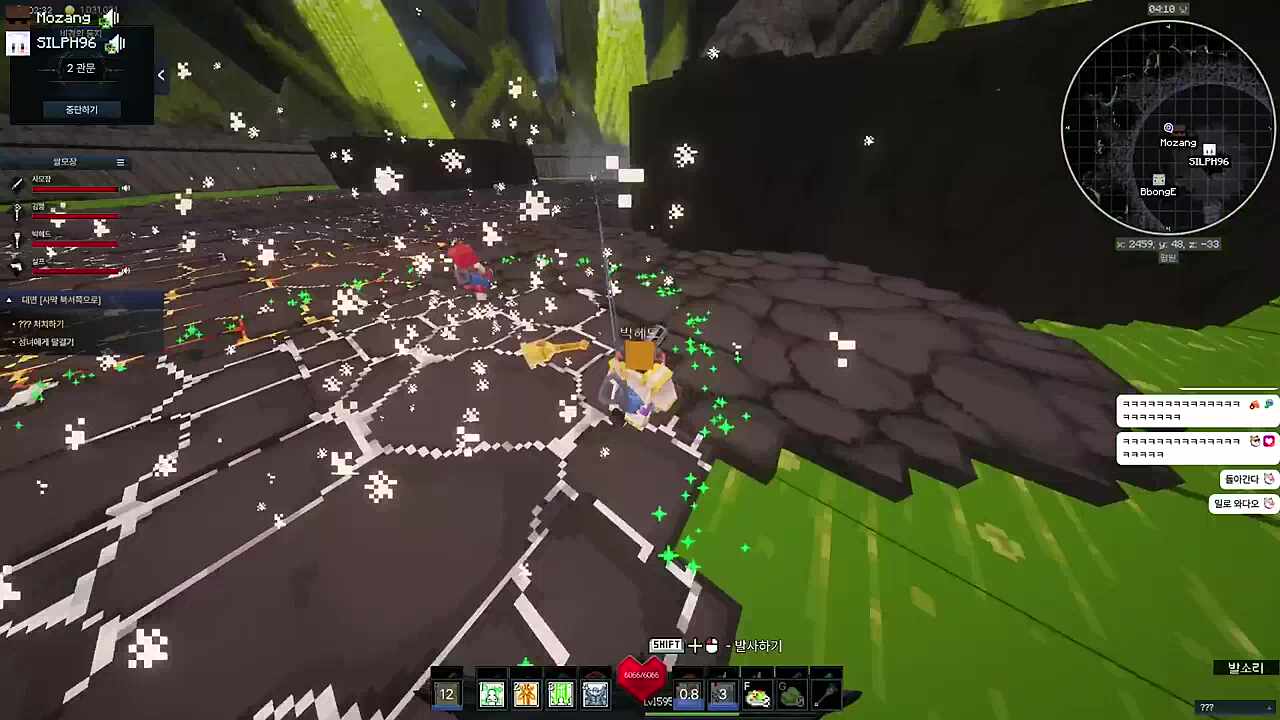This screenshot has height=720, width=1280.
Task: Open the circular minimap
Action: coord(1168,127)
